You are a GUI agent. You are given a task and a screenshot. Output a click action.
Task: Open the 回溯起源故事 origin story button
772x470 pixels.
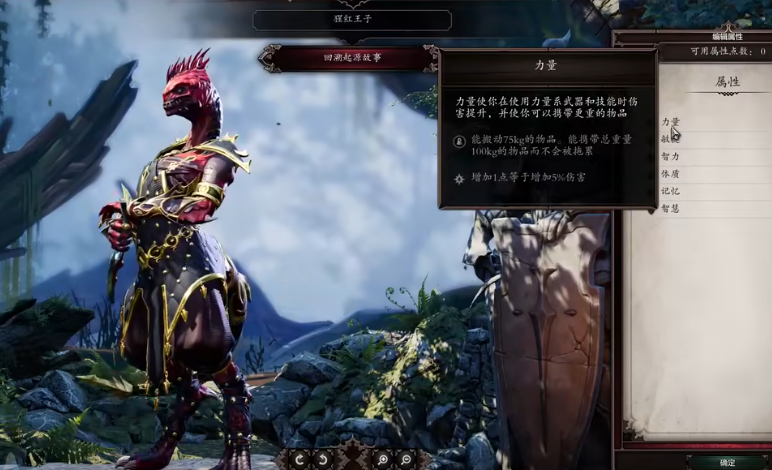click(x=348, y=58)
